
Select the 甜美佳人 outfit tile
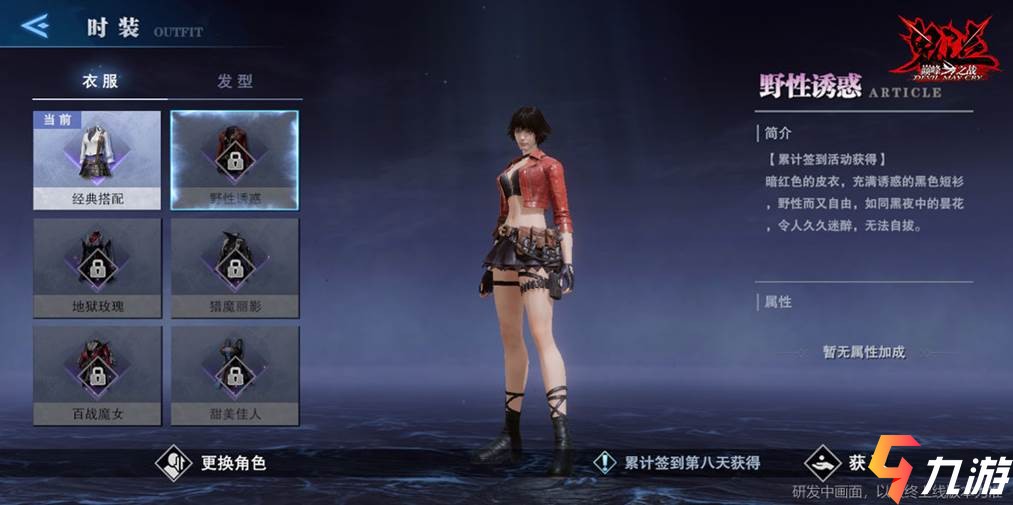235,374
